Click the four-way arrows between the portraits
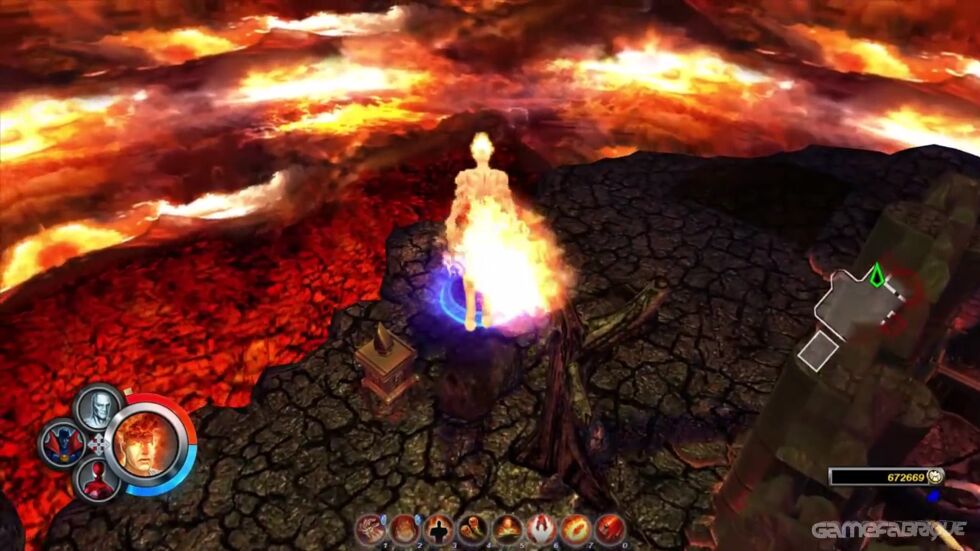 coord(97,443)
